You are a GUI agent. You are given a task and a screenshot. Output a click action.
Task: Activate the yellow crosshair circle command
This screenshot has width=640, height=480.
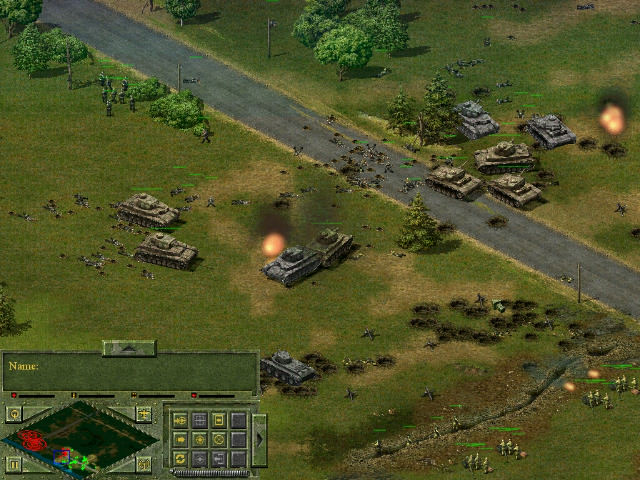tap(219, 440)
